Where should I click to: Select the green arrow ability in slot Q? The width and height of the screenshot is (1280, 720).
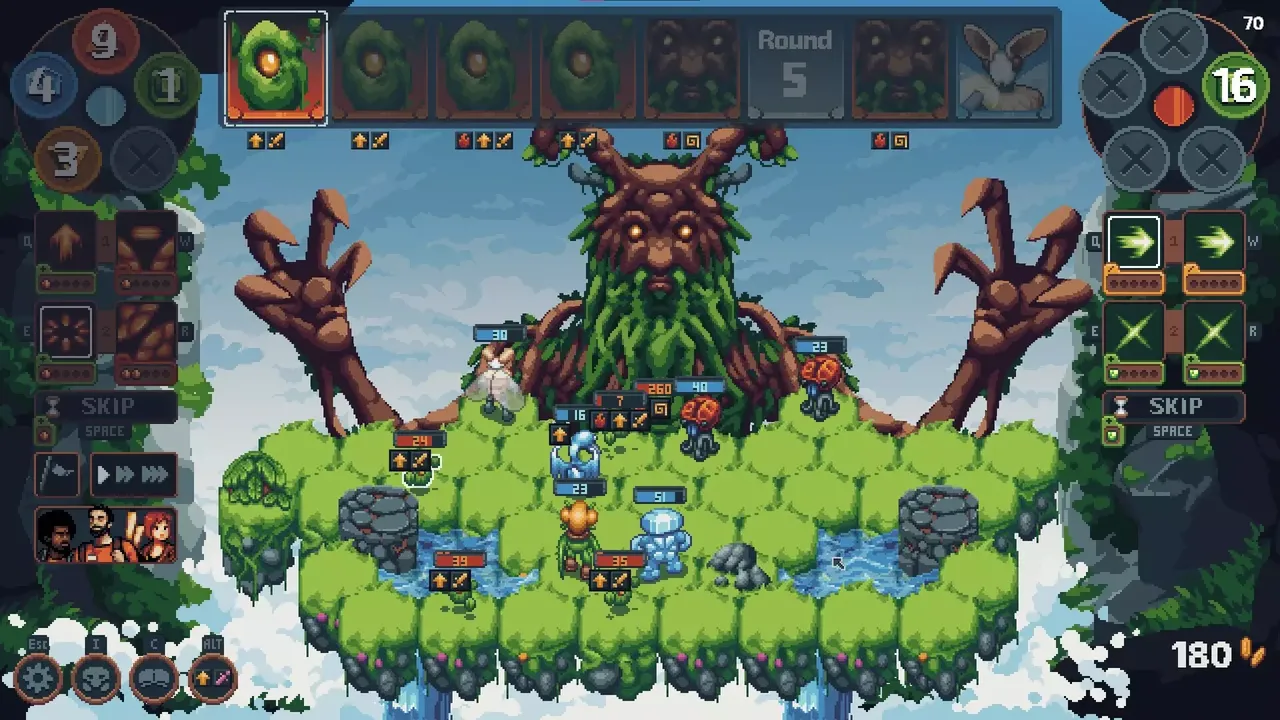click(x=1134, y=240)
